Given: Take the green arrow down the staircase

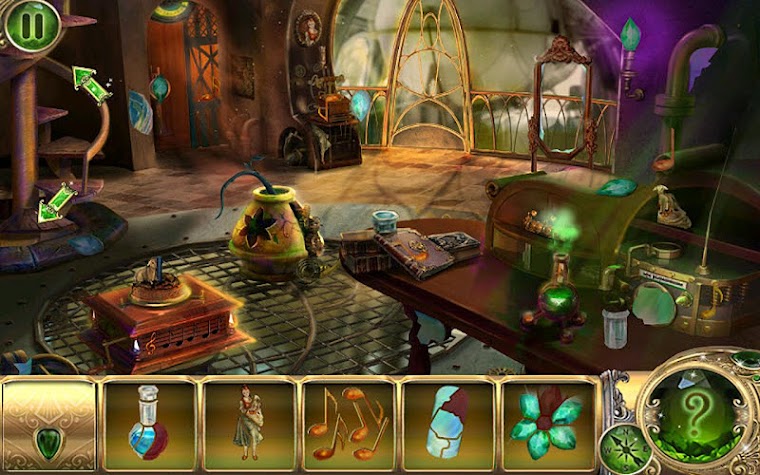Looking at the screenshot, I should pos(54,202).
